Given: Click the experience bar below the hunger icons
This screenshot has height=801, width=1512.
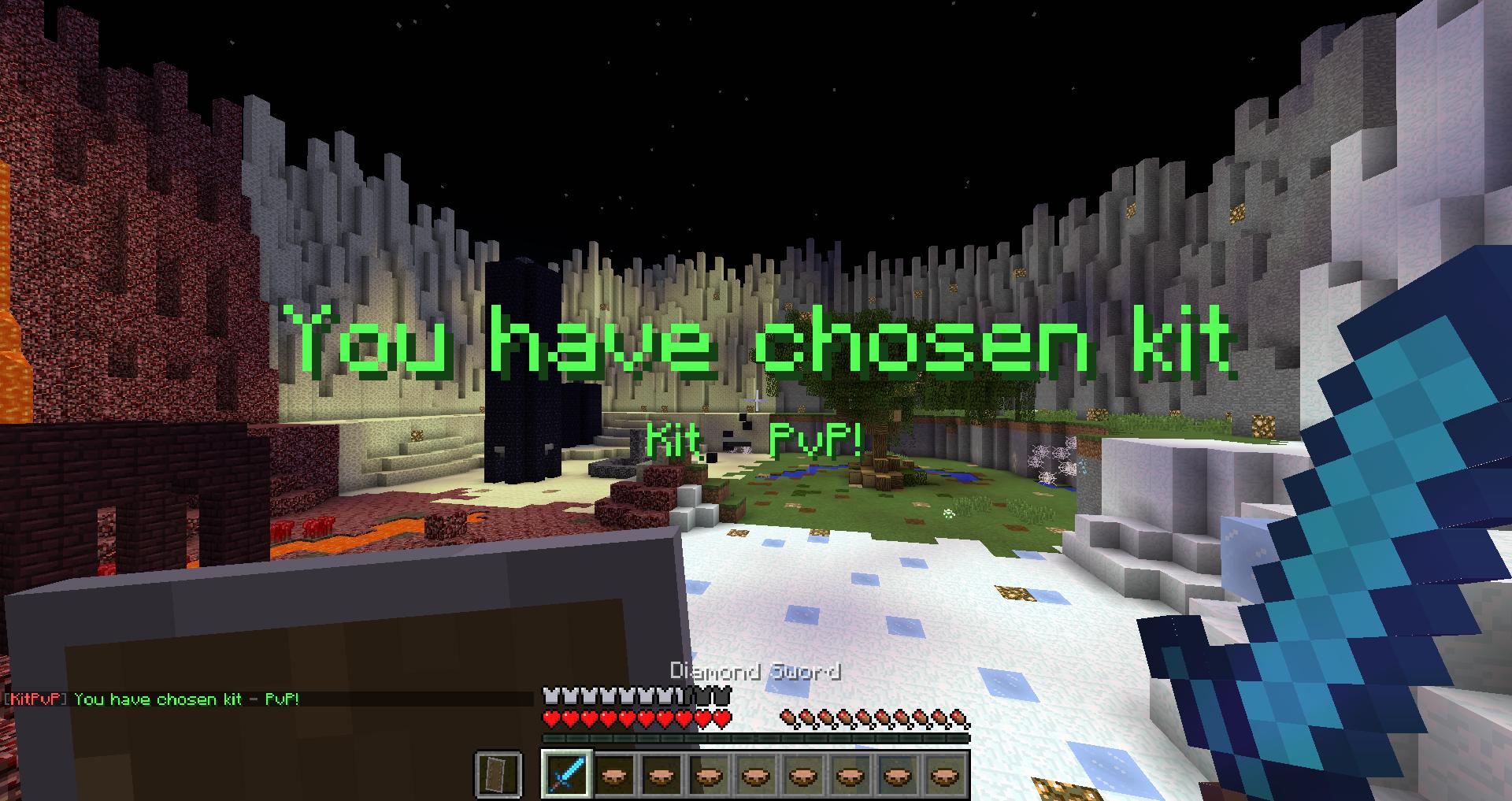Looking at the screenshot, I should [x=756, y=737].
